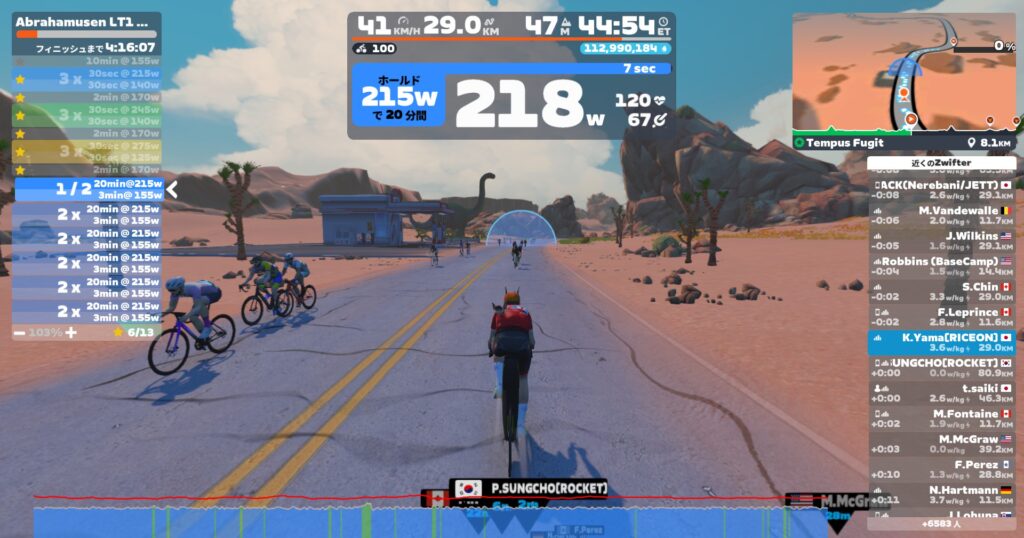Choose t.saiki in the rider list
Viewport: 1024px width, 538px height.
click(941, 393)
